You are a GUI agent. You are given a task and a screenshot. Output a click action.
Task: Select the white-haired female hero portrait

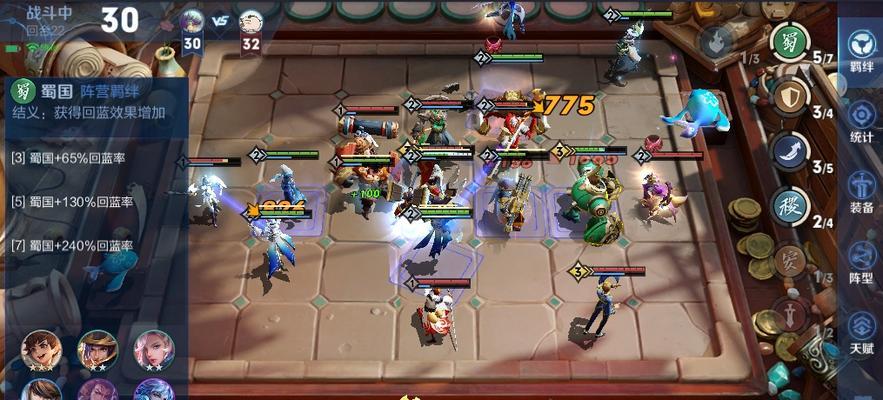pos(154,350)
